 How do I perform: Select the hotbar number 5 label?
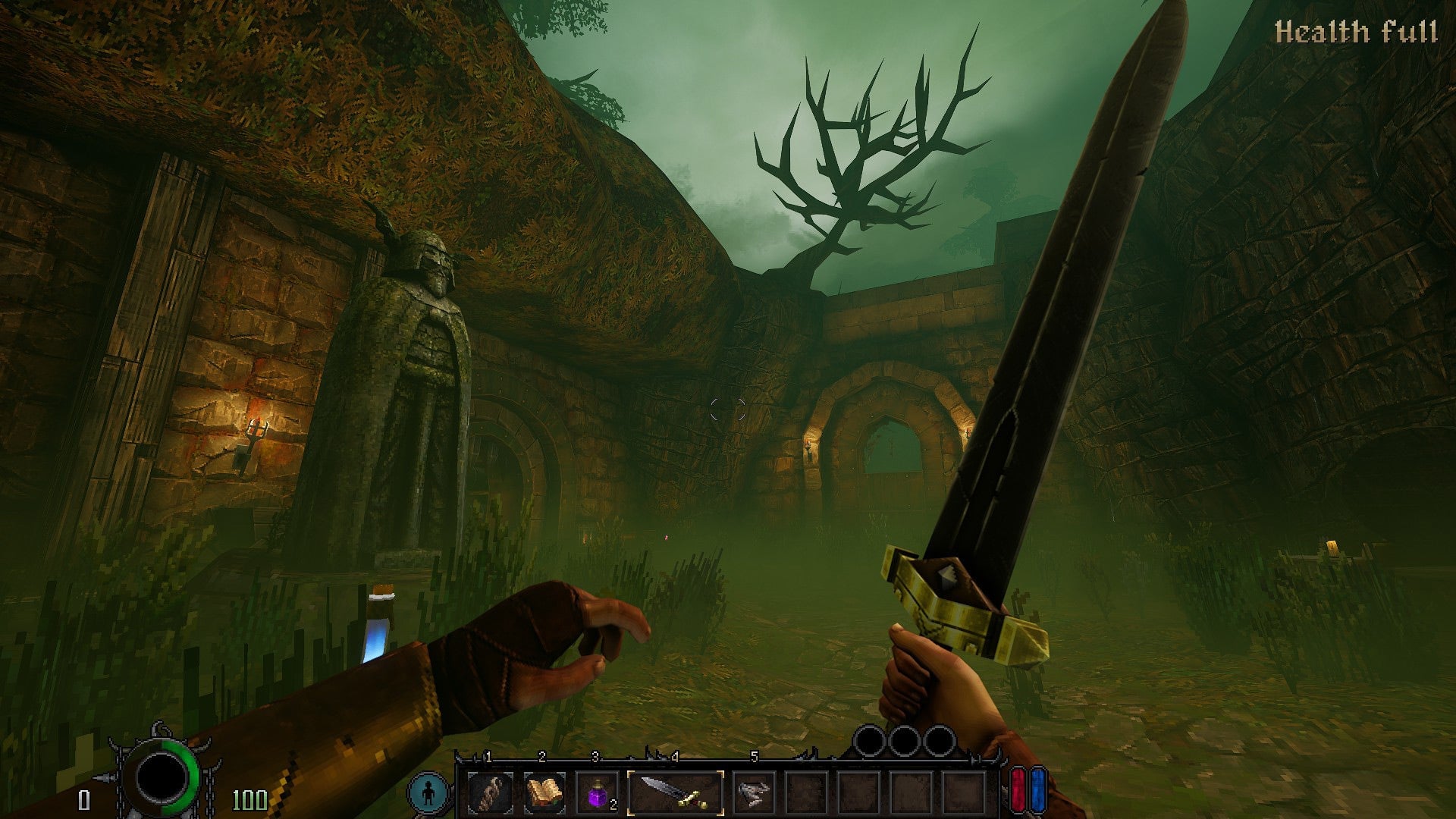pyautogui.click(x=754, y=756)
